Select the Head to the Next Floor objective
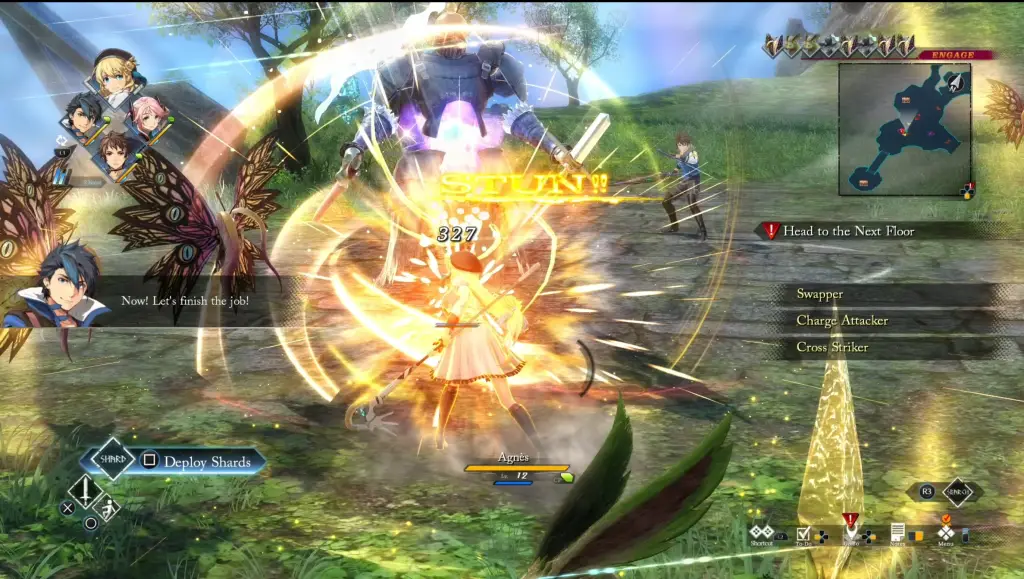 848,231
